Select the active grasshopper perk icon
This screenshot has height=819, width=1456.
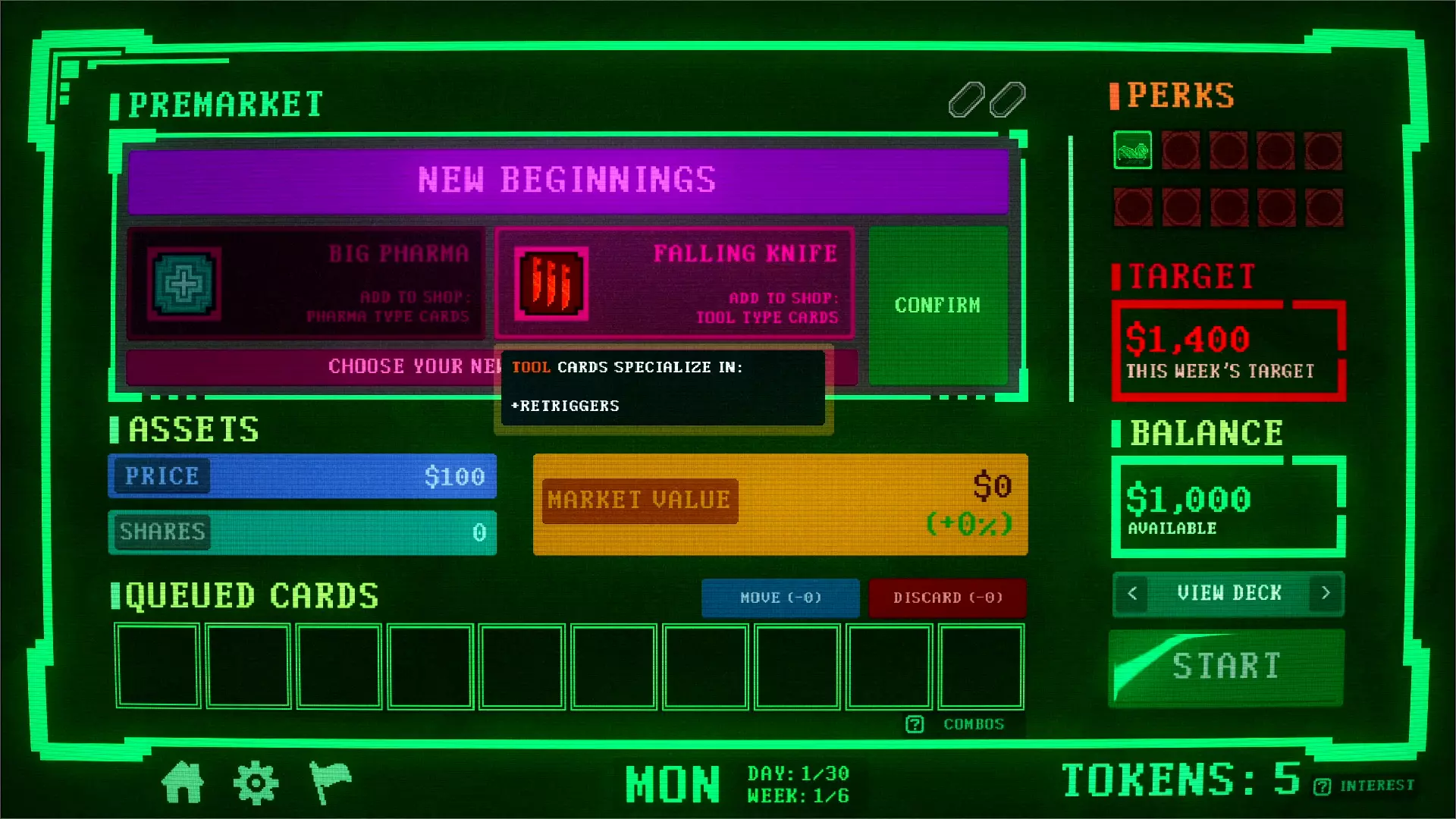coord(1133,150)
